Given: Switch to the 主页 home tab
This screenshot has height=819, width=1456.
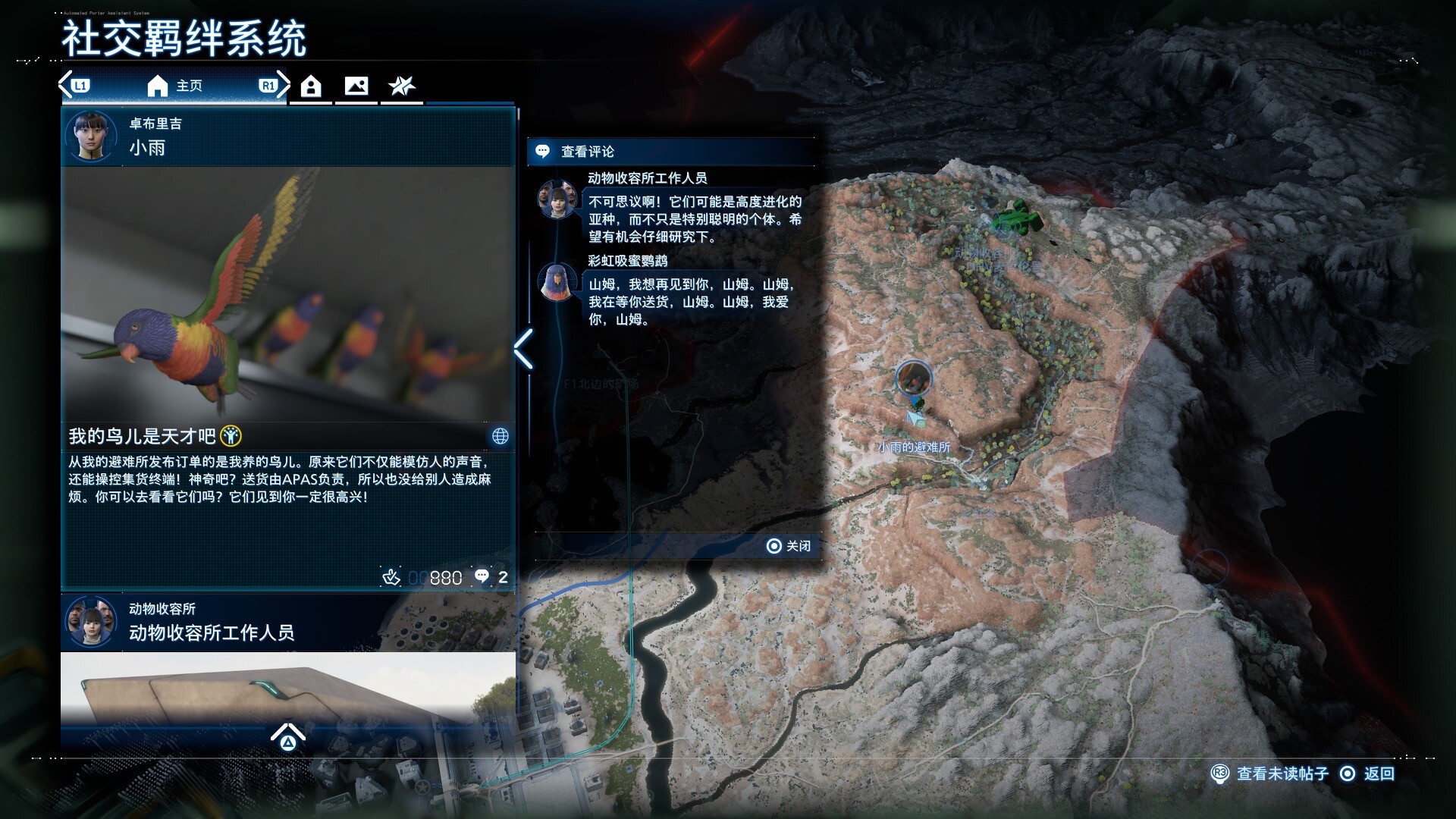Looking at the screenshot, I should [174, 86].
